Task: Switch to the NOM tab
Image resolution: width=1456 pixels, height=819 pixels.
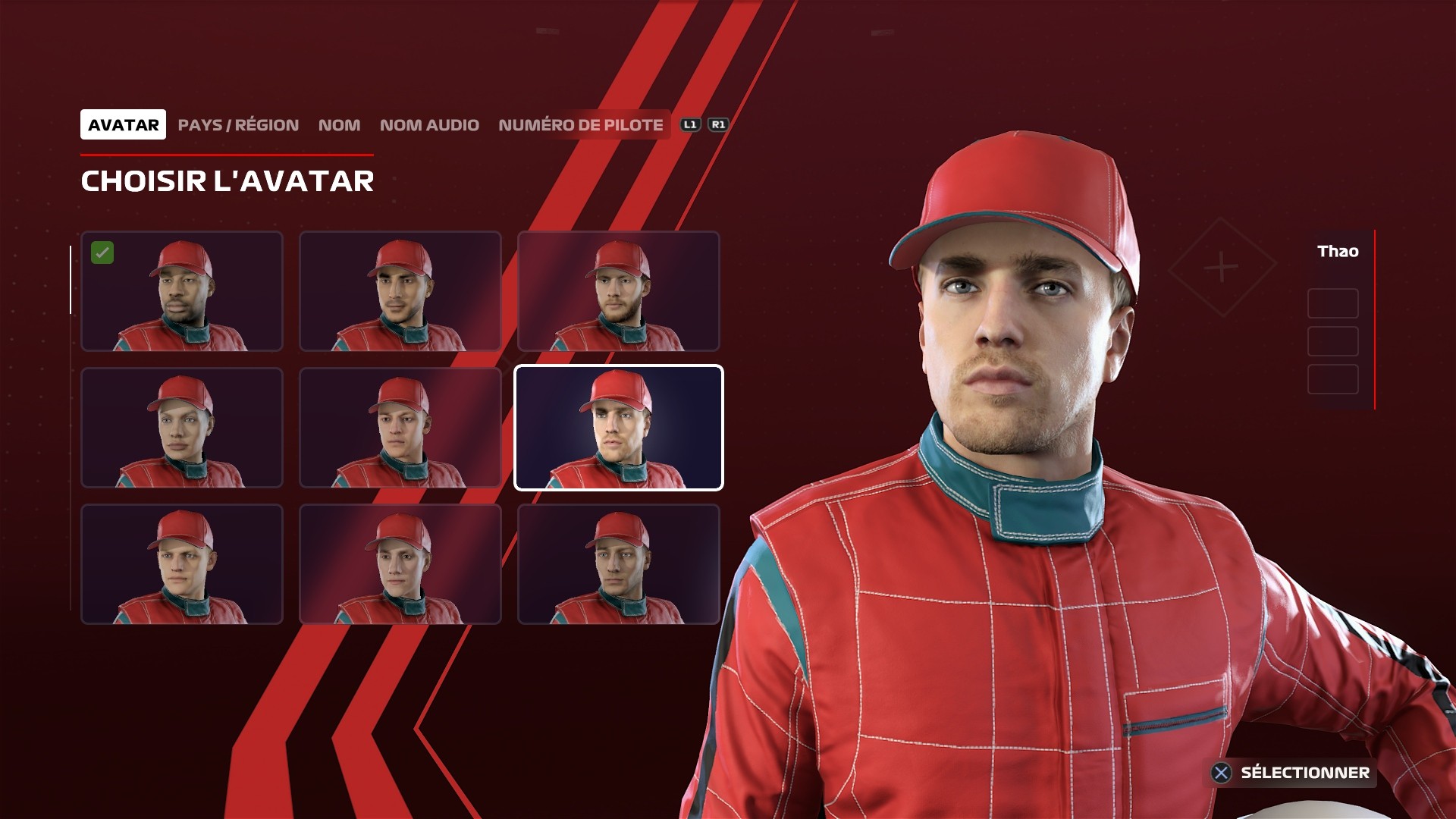Action: click(x=339, y=125)
